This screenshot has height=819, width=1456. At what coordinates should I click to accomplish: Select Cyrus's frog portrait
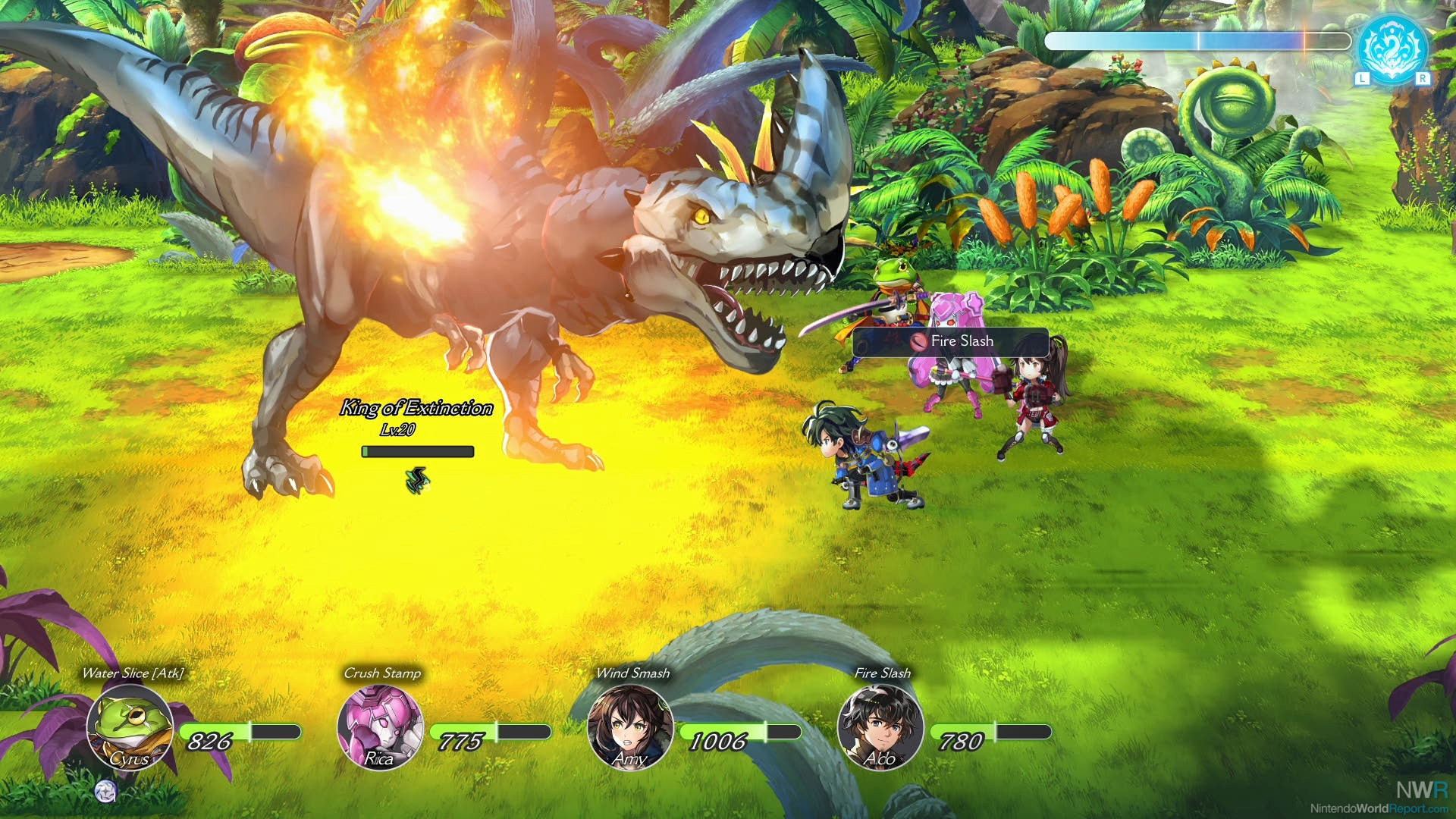click(x=130, y=726)
